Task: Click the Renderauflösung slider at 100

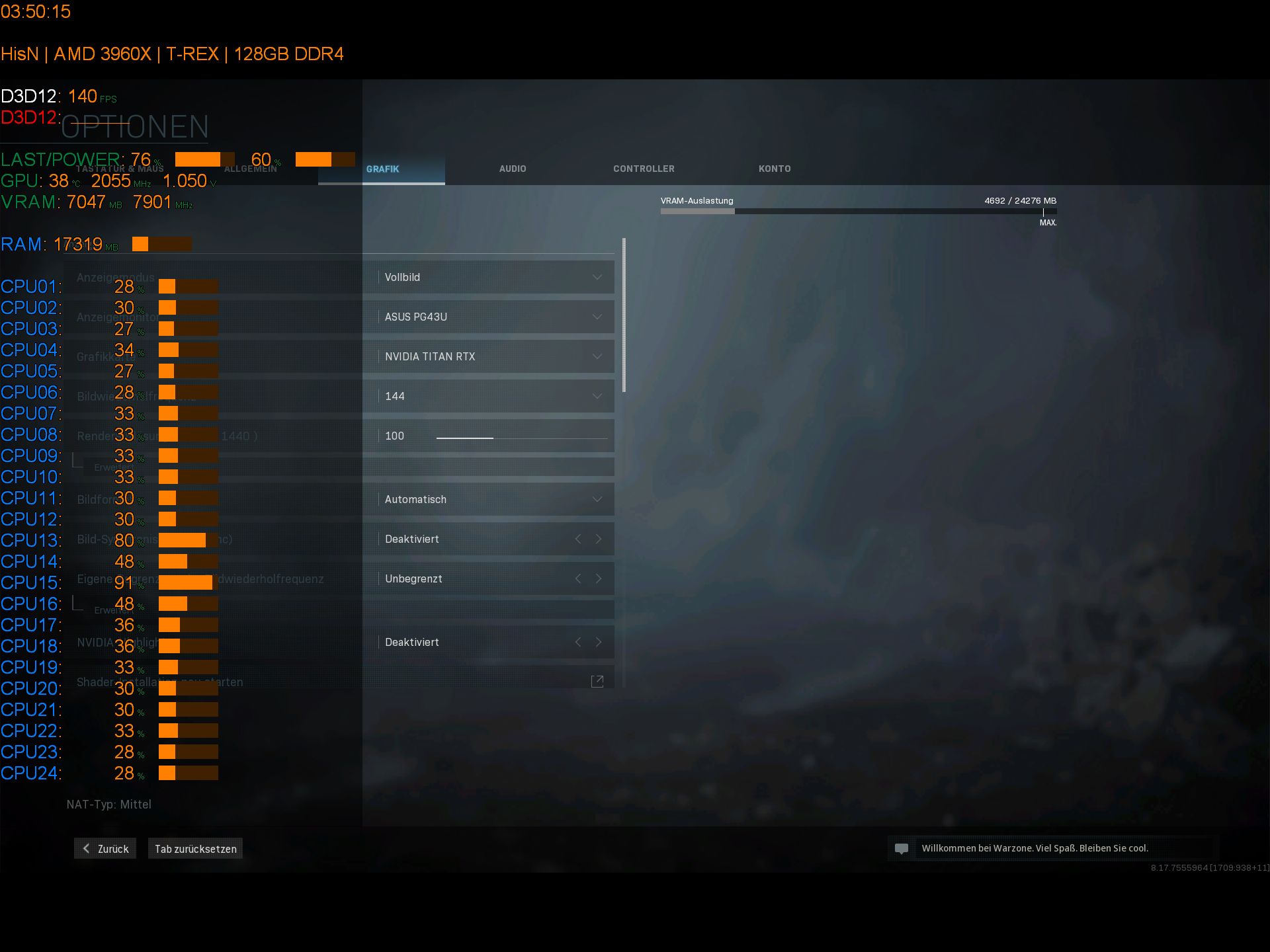Action: coord(493,437)
